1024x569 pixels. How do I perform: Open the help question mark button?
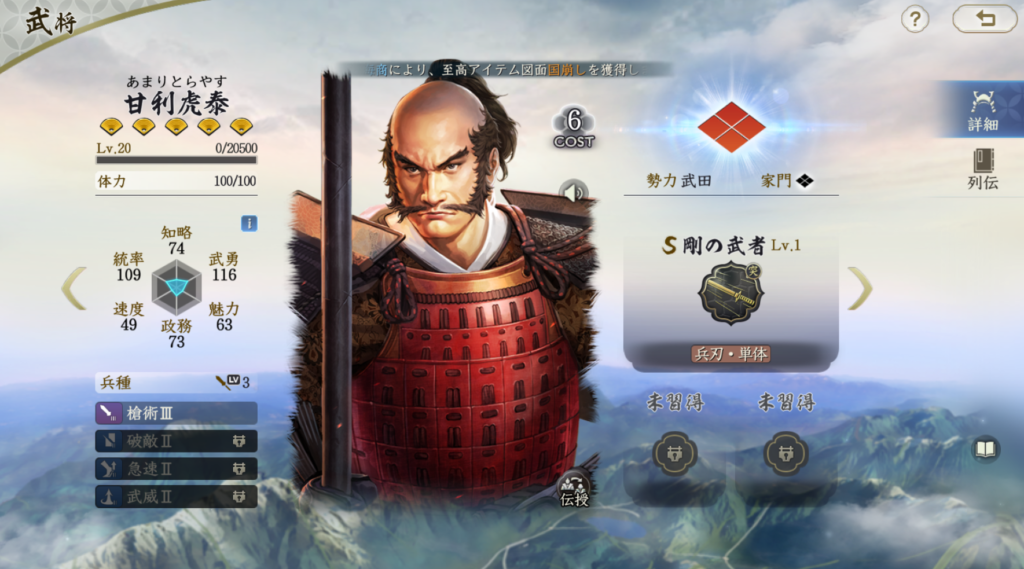point(915,19)
